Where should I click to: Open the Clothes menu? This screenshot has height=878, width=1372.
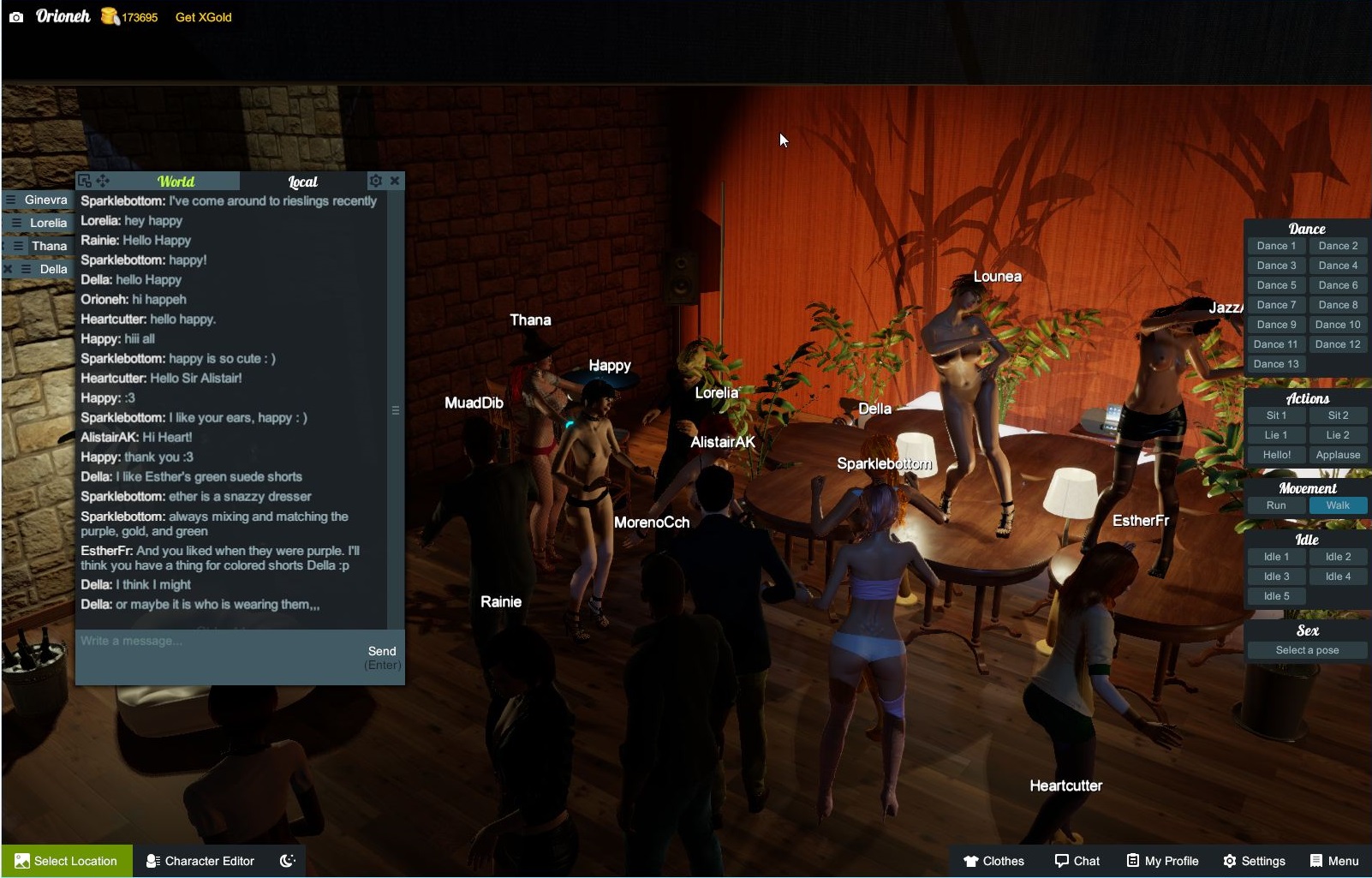pos(993,861)
